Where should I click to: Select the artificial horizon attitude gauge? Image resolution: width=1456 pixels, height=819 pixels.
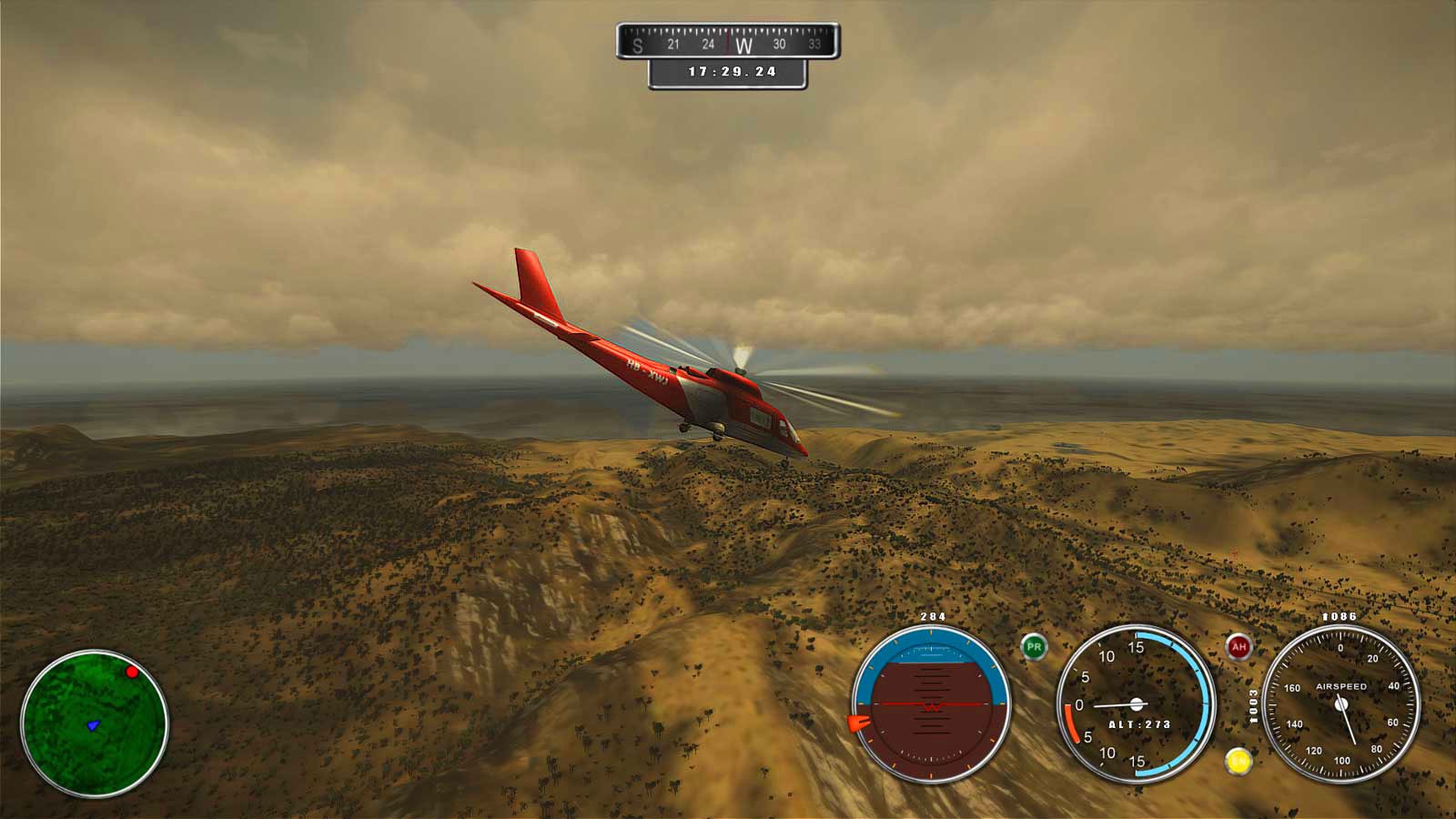[x=931, y=704]
